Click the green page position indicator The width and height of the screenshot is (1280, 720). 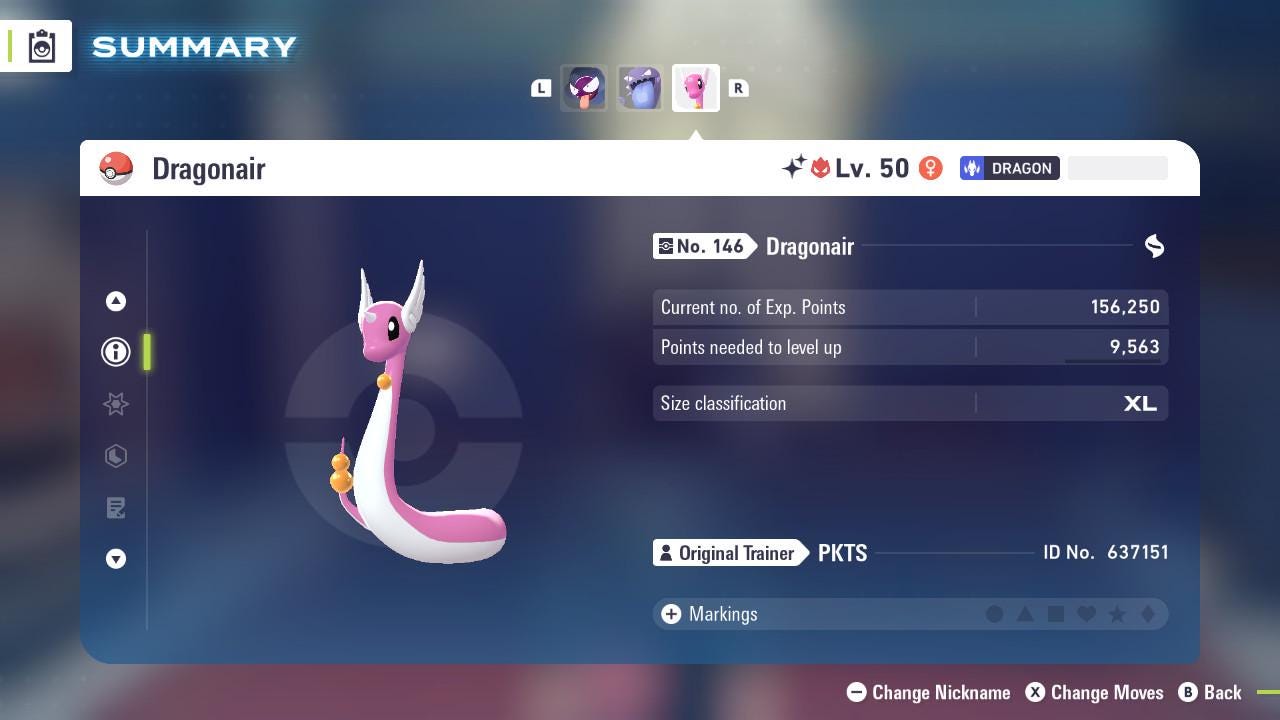148,352
